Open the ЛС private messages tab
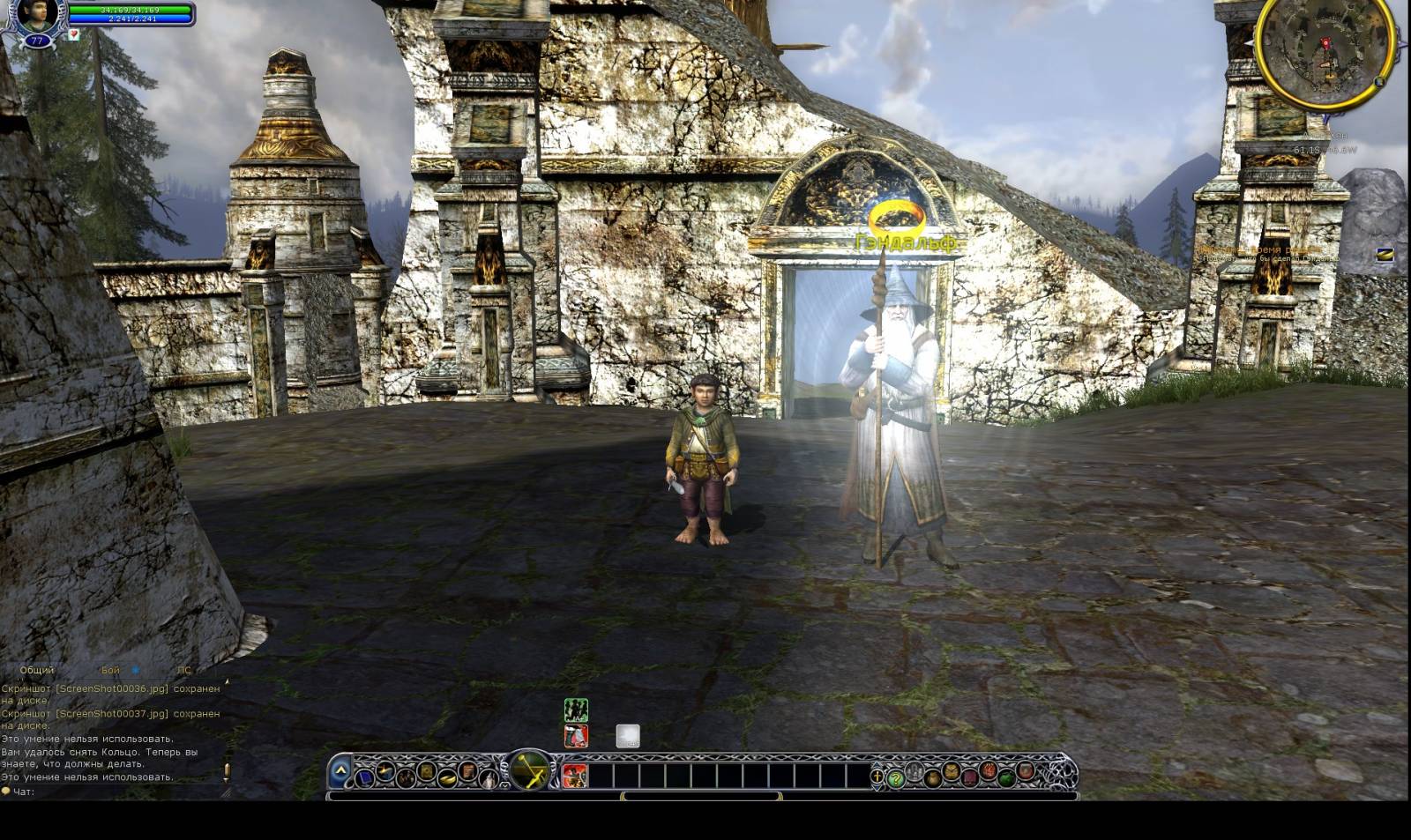 [183, 670]
